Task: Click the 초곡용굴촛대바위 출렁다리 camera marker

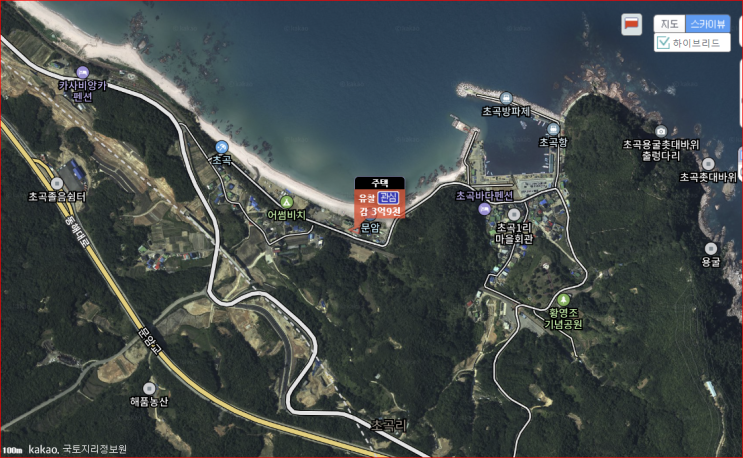Action: tap(661, 131)
